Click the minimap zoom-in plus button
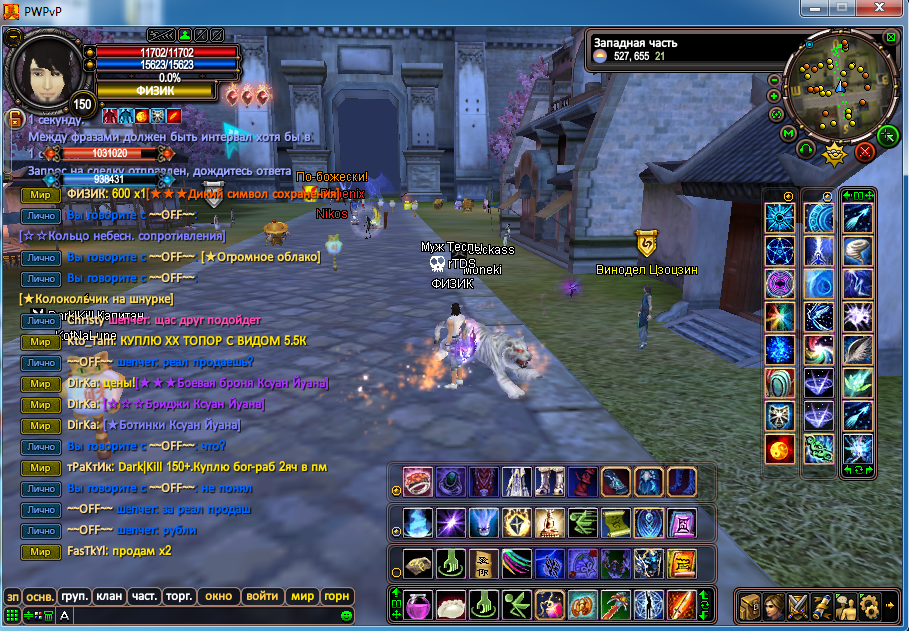Viewport: 909px width, 631px height. click(x=774, y=96)
